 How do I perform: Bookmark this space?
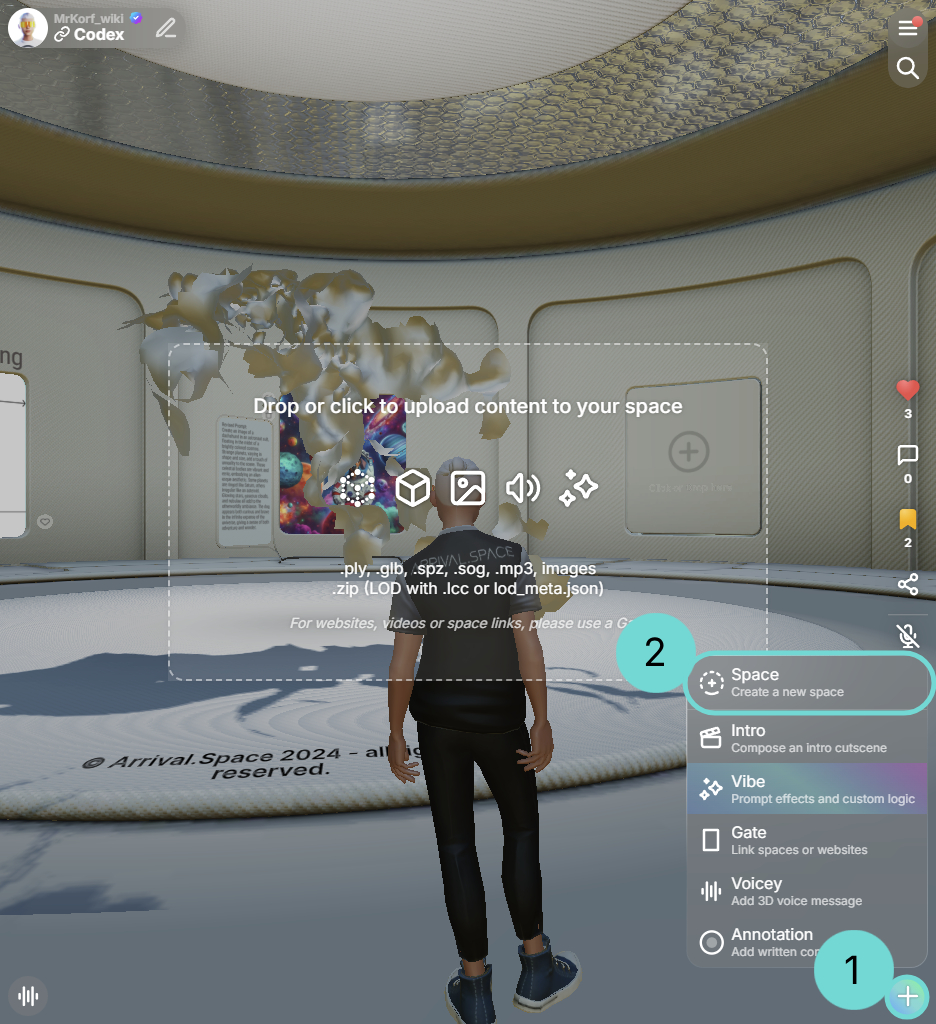coord(908,520)
